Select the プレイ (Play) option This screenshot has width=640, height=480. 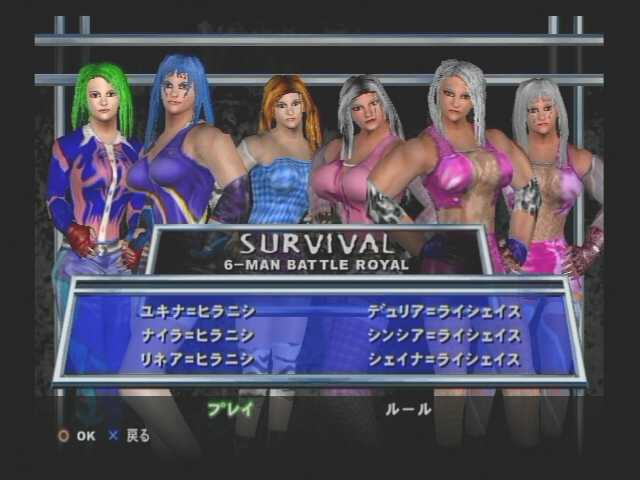tap(231, 408)
